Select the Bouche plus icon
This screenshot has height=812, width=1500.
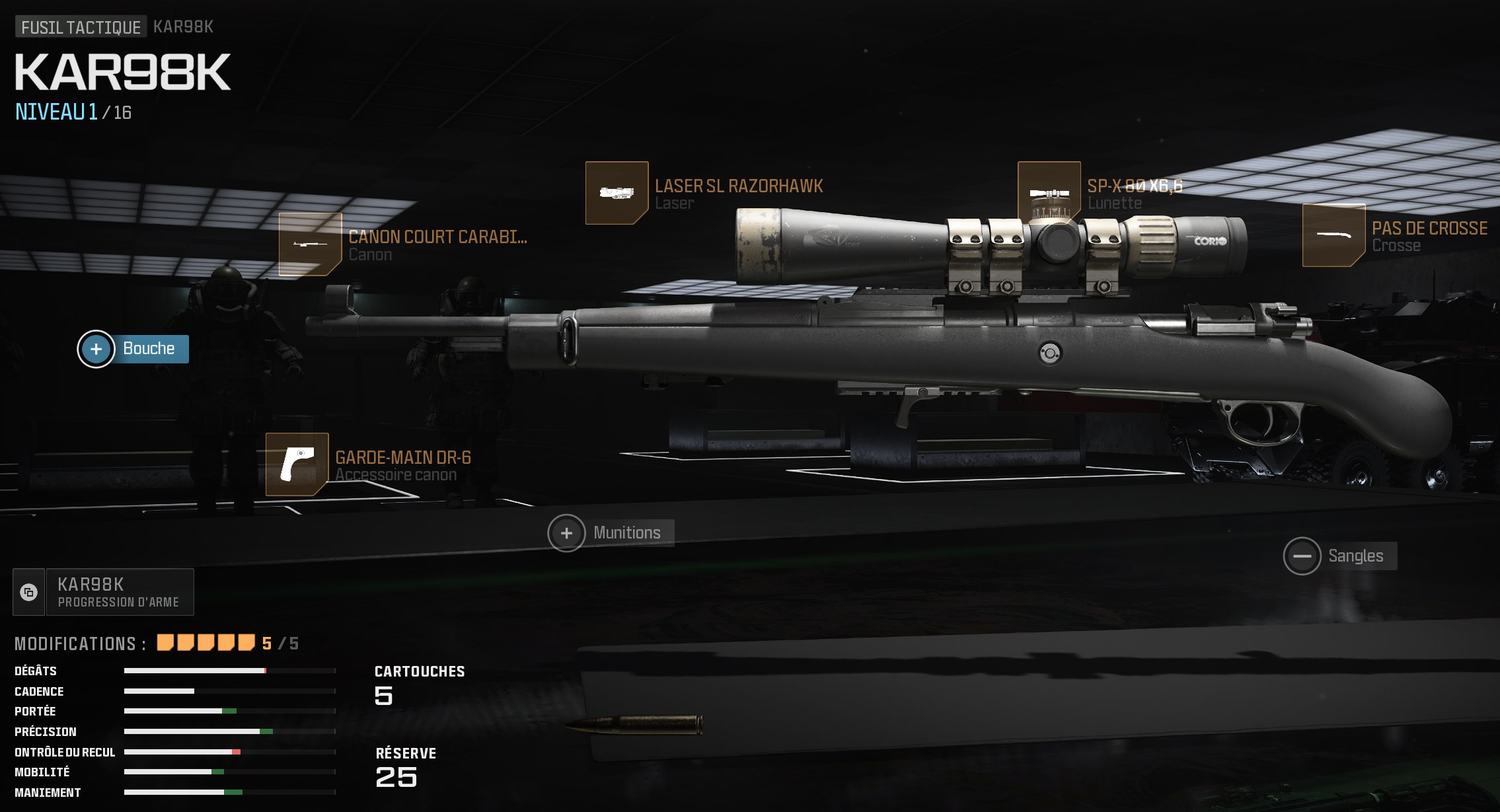[96, 349]
